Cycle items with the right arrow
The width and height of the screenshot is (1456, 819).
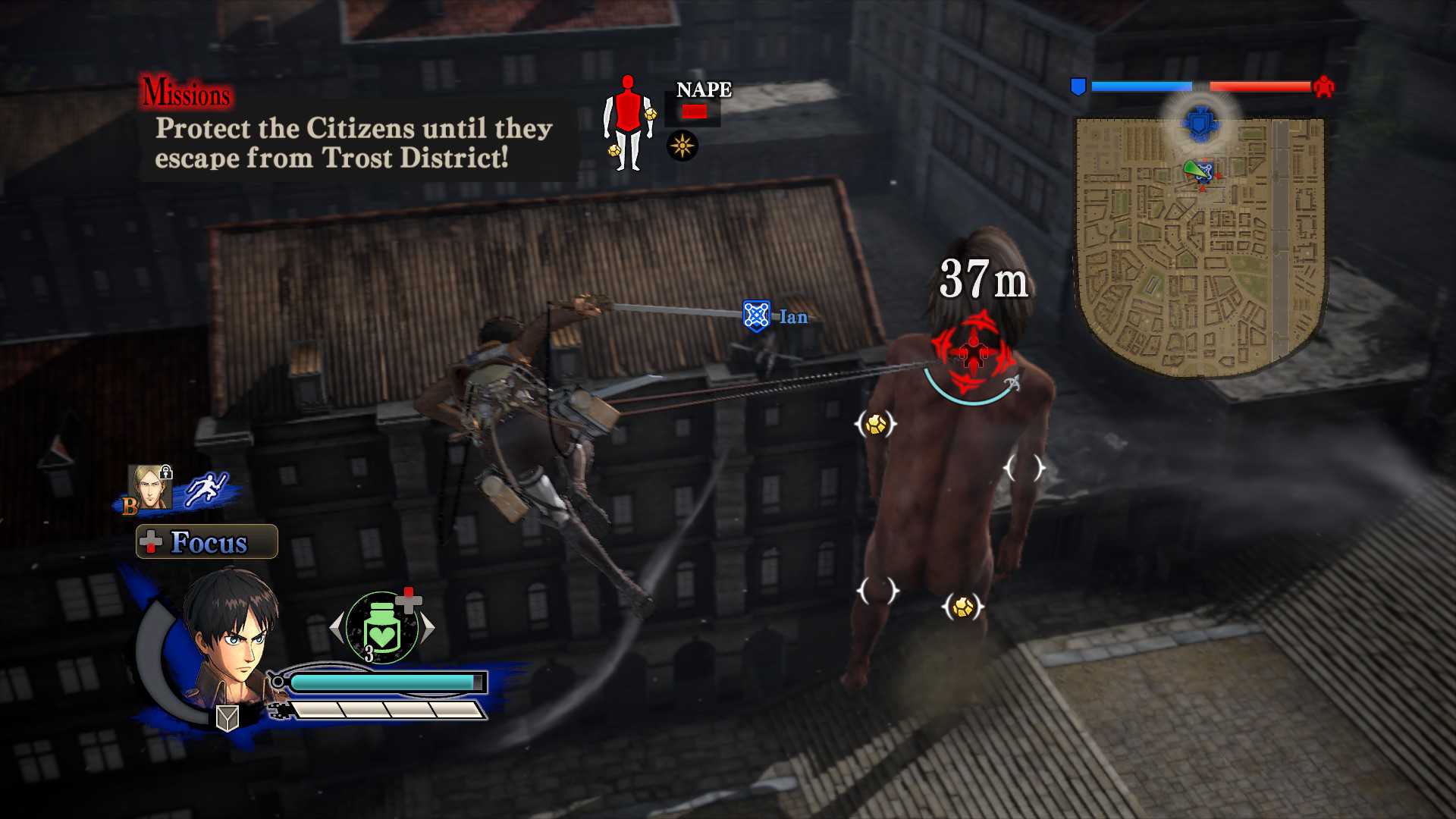(x=428, y=627)
